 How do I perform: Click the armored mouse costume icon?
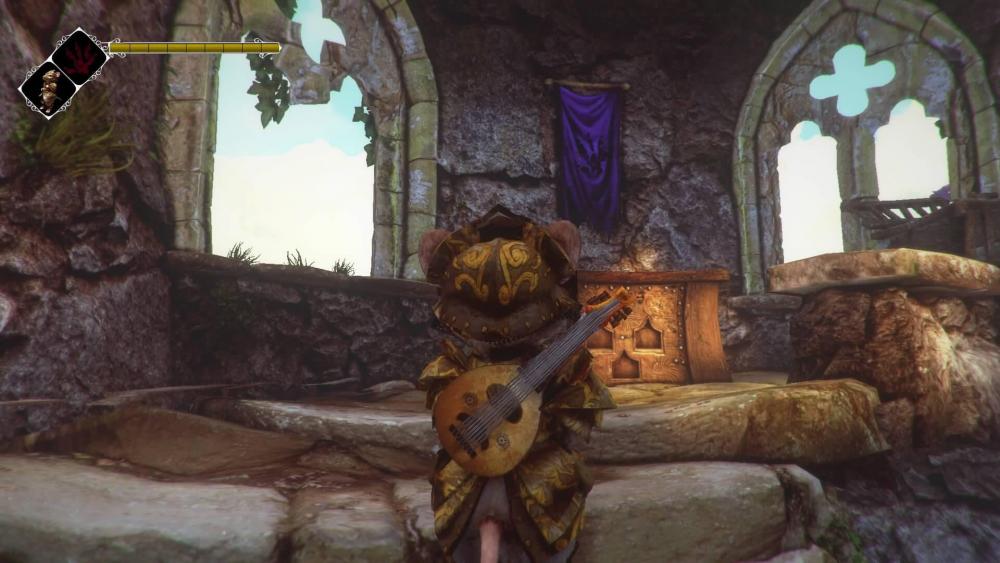(x=48, y=90)
